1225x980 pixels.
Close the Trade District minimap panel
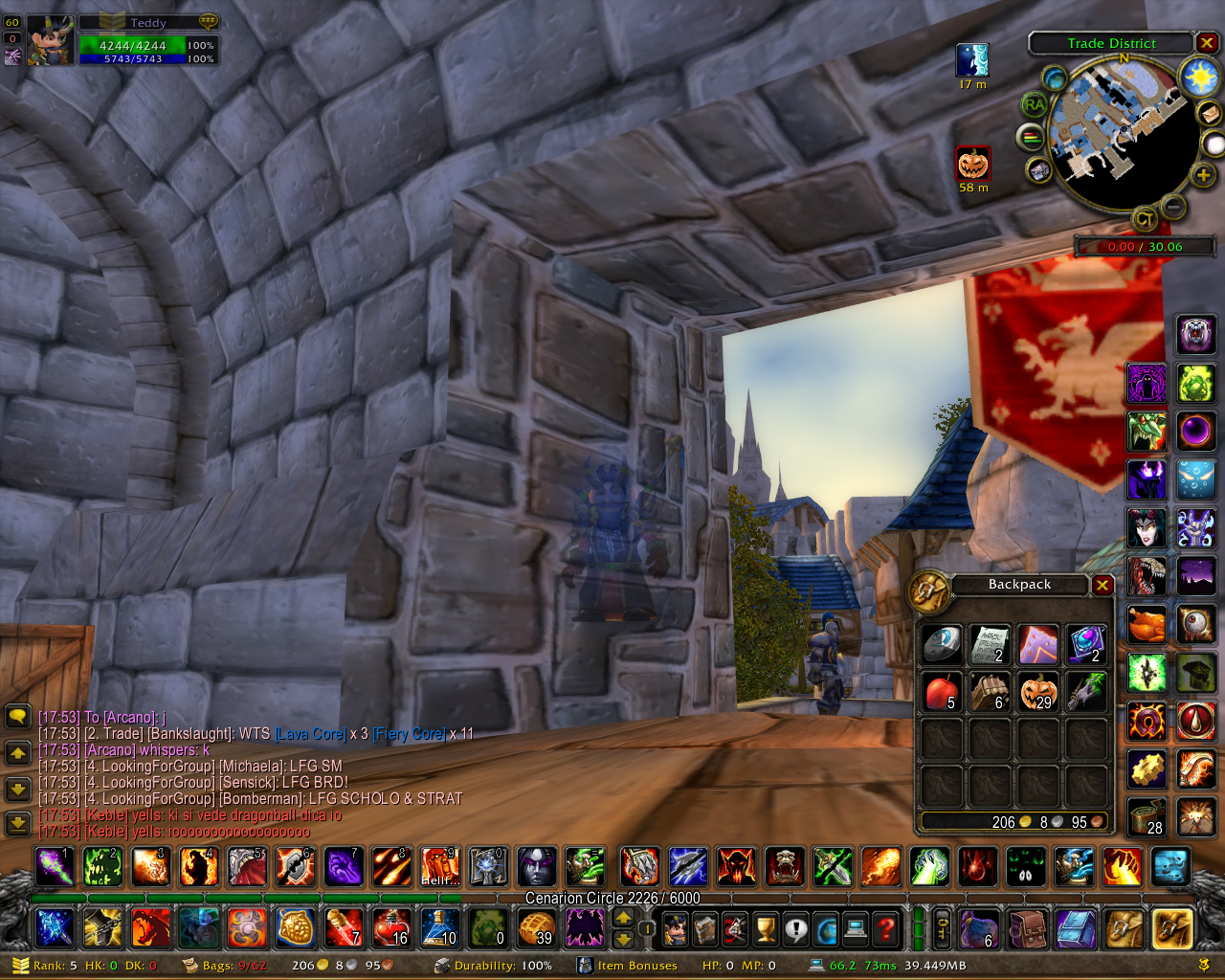[x=1207, y=43]
